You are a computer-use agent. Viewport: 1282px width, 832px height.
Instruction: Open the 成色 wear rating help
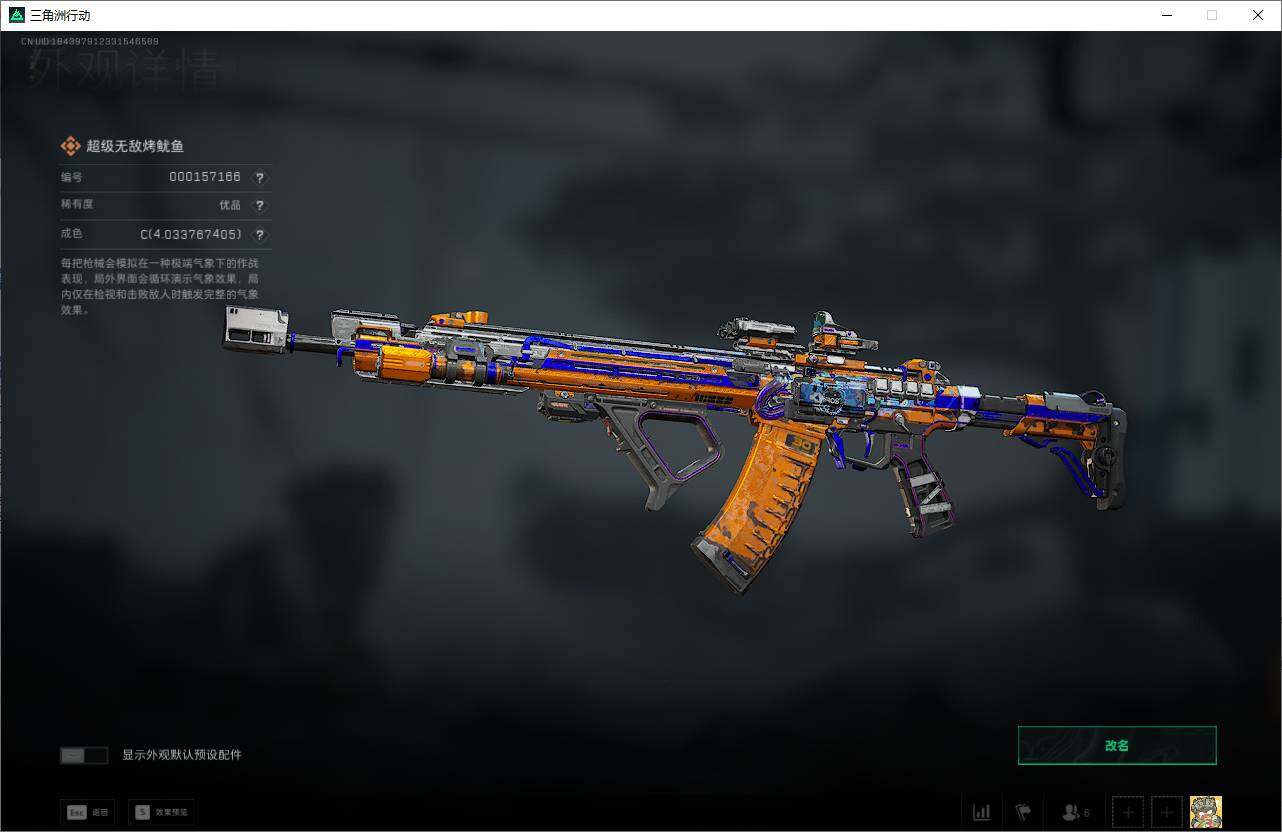tap(260, 235)
